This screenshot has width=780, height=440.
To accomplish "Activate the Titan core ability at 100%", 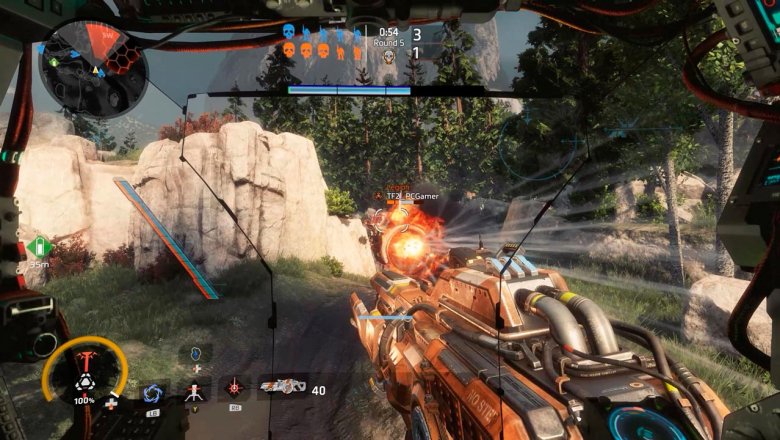I will tap(85, 374).
